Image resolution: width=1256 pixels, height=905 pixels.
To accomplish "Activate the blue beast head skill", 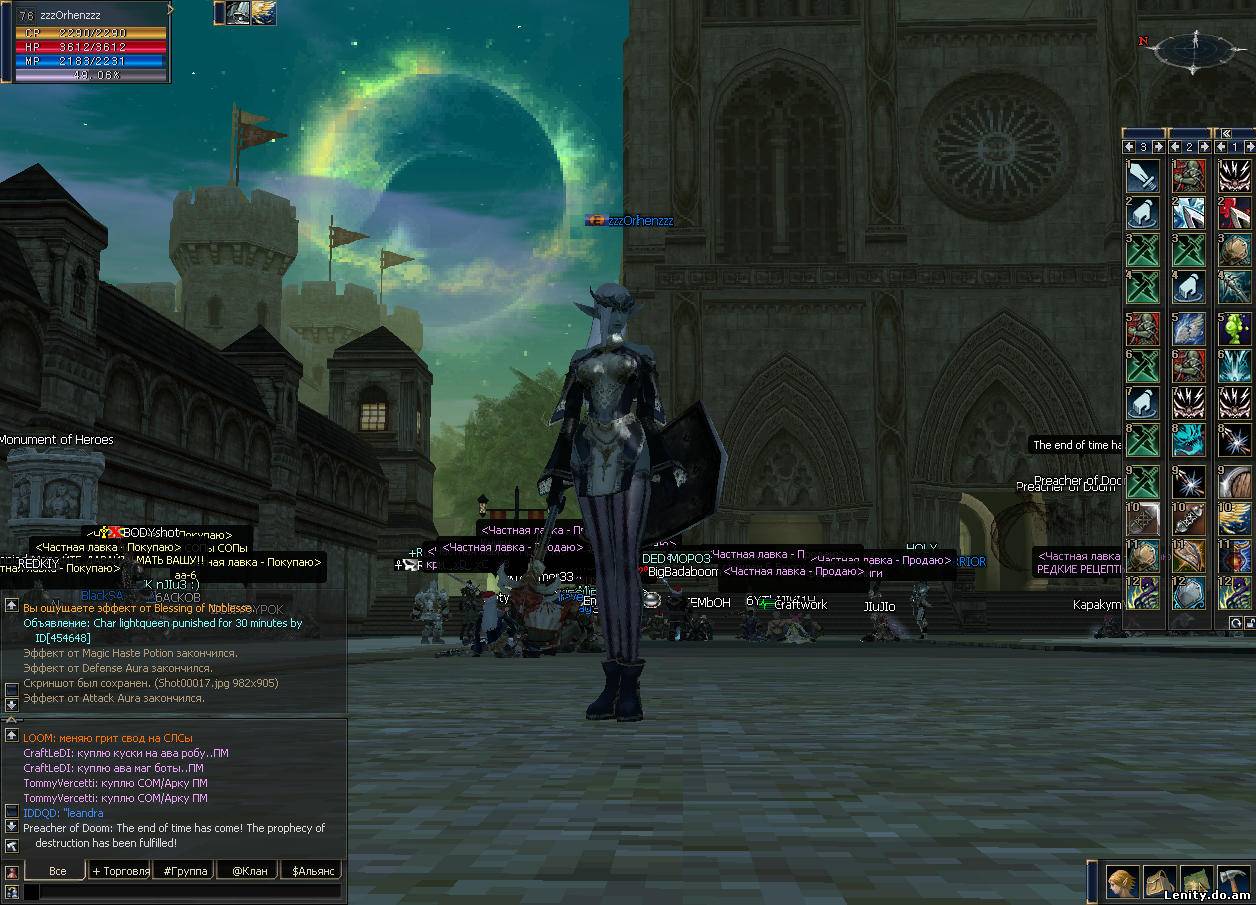I will tap(1188, 441).
